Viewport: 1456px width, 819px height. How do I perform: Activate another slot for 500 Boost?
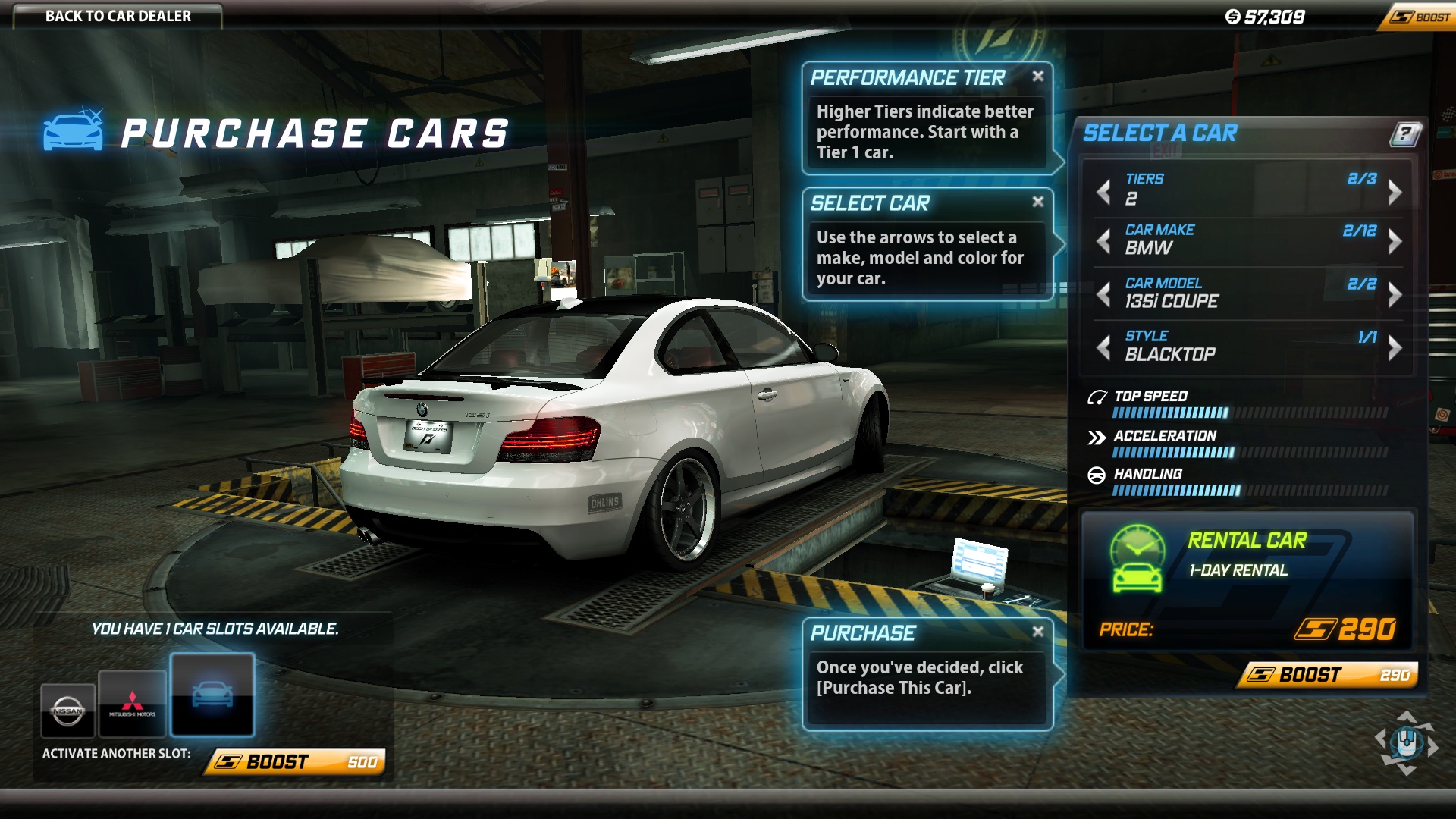coord(296,761)
